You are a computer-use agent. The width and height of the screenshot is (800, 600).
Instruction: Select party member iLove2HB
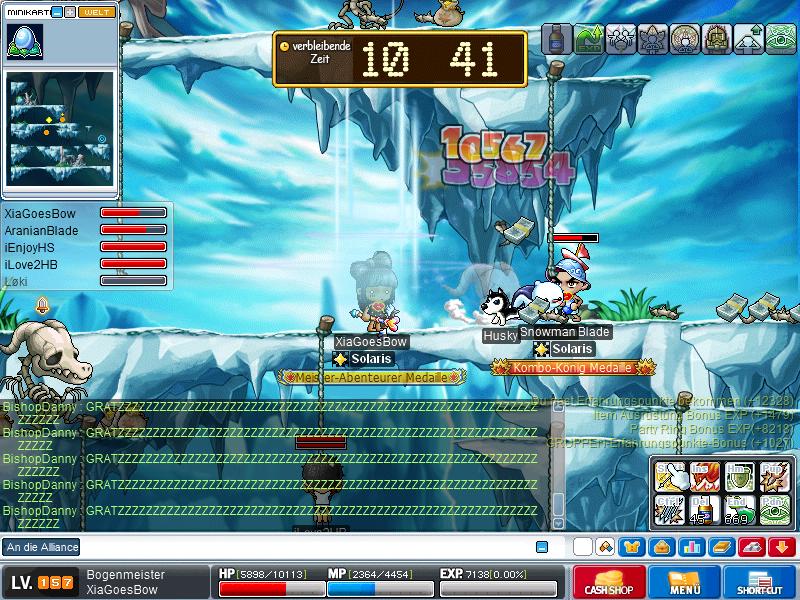coord(31,264)
